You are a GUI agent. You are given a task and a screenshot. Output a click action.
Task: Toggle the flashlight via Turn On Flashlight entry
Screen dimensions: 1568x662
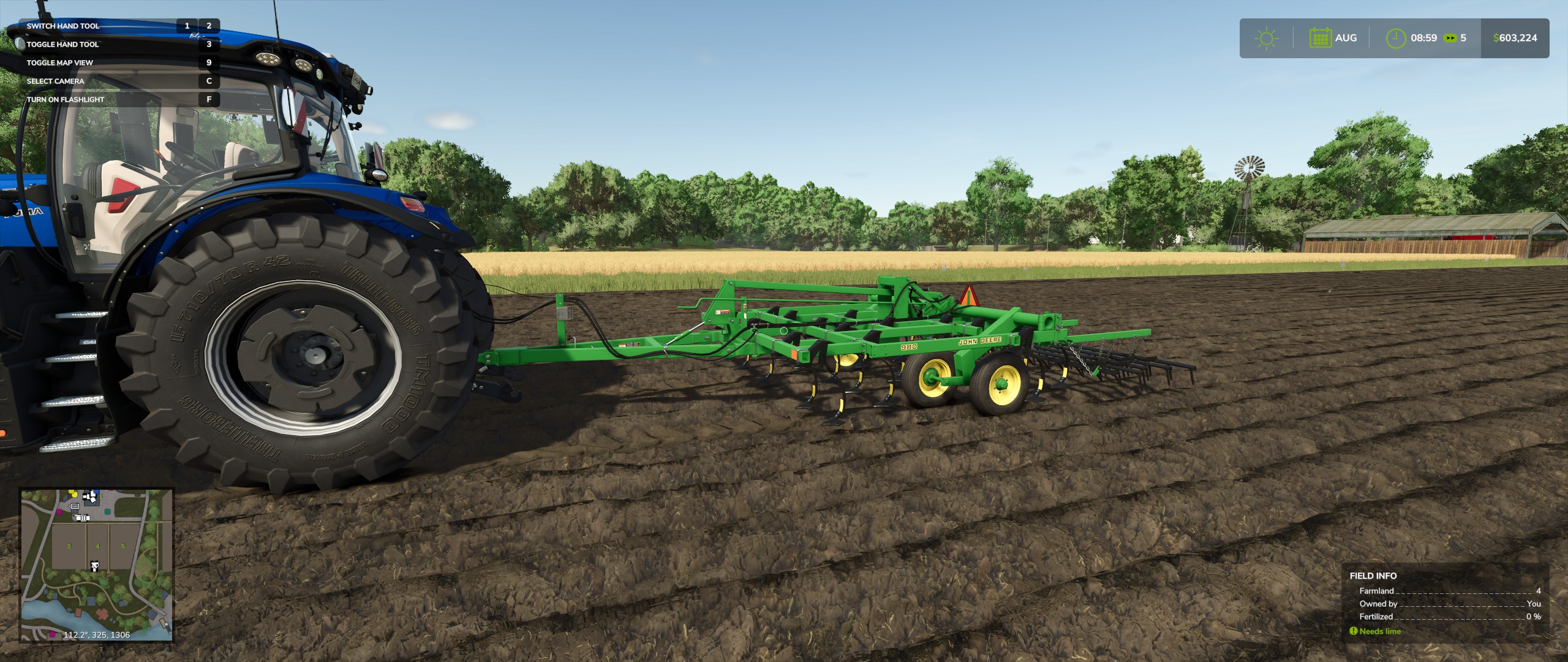66,98
